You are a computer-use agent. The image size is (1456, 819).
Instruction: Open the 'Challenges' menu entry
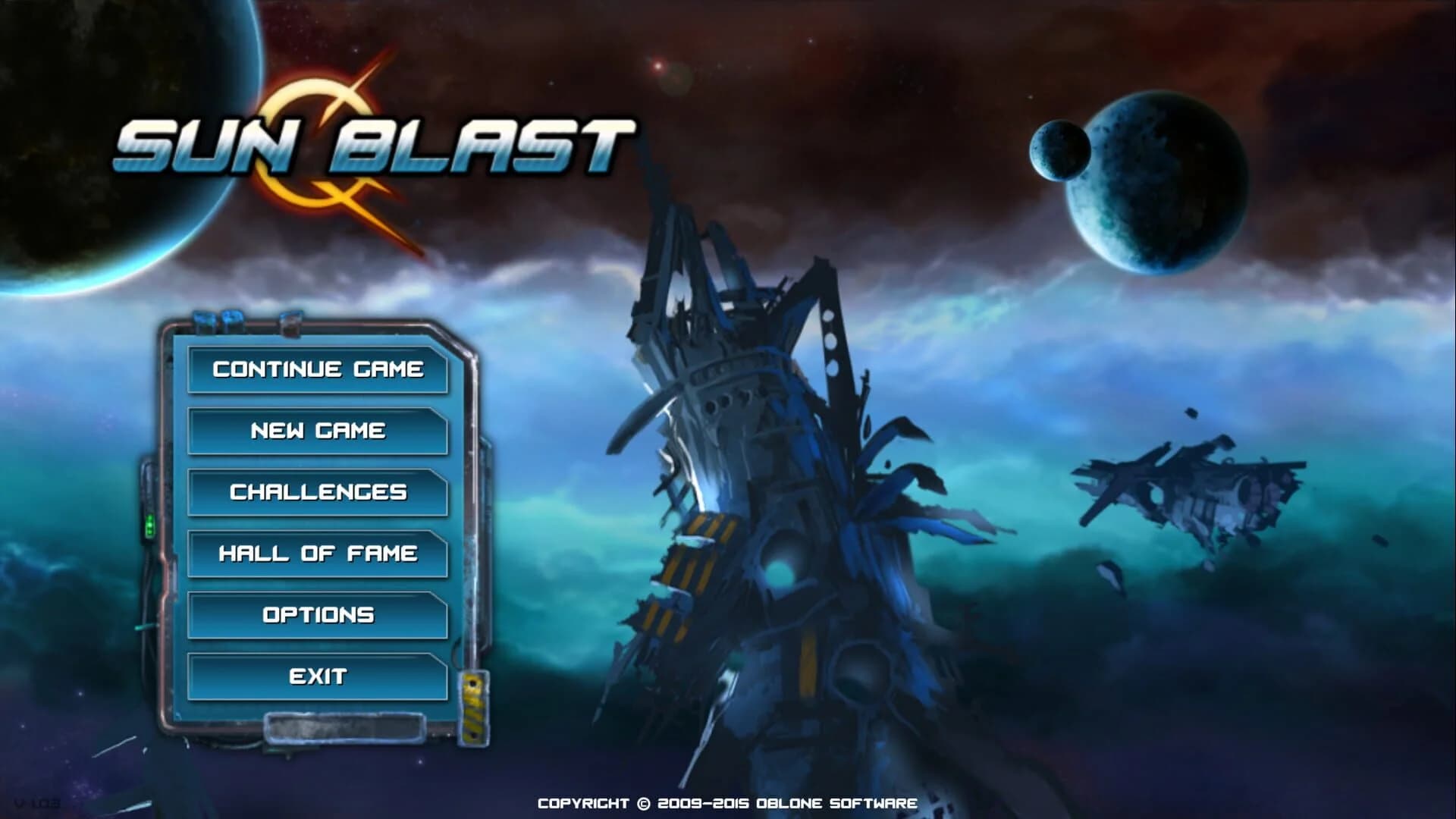317,492
